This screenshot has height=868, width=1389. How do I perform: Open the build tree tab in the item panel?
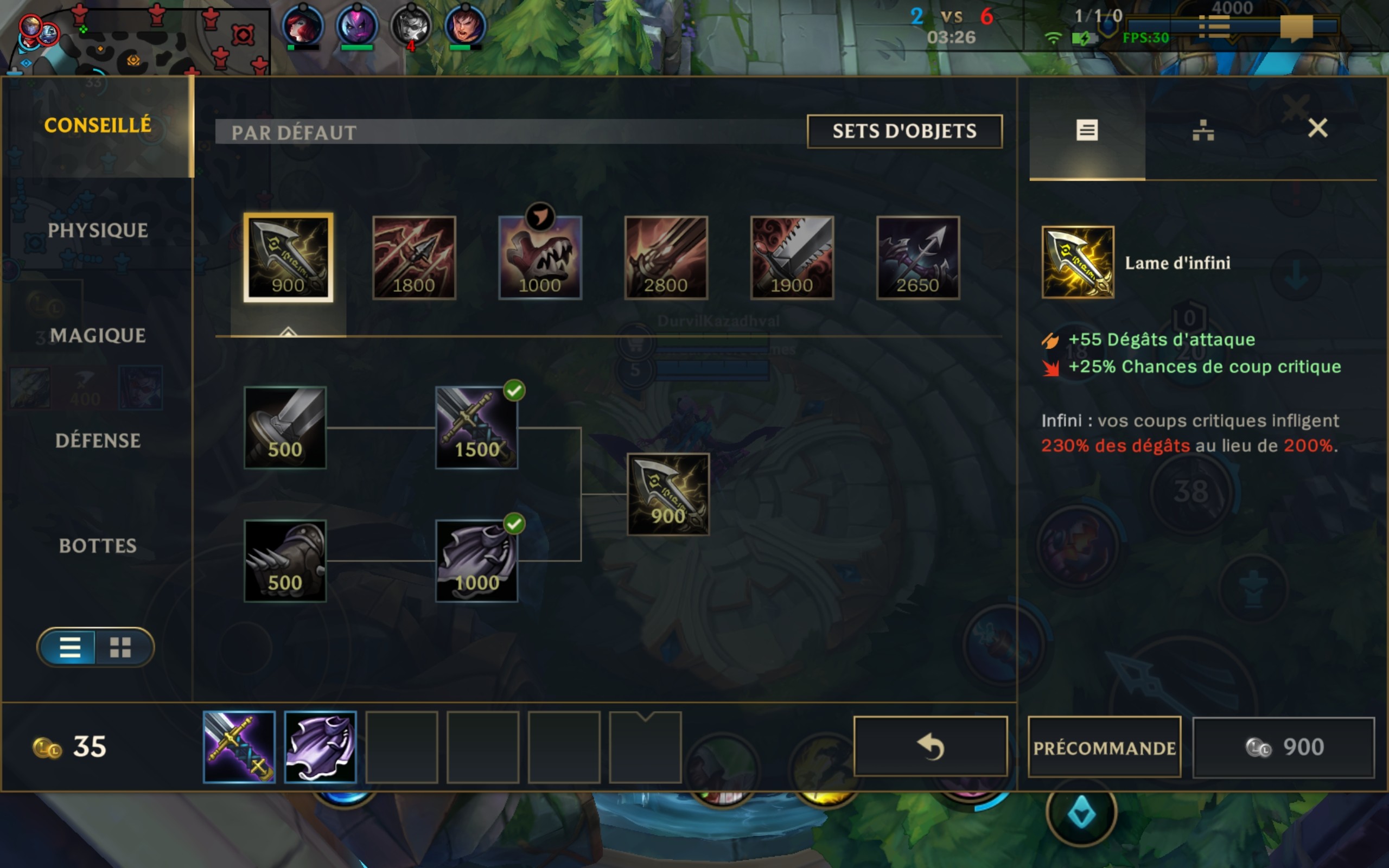[1203, 131]
